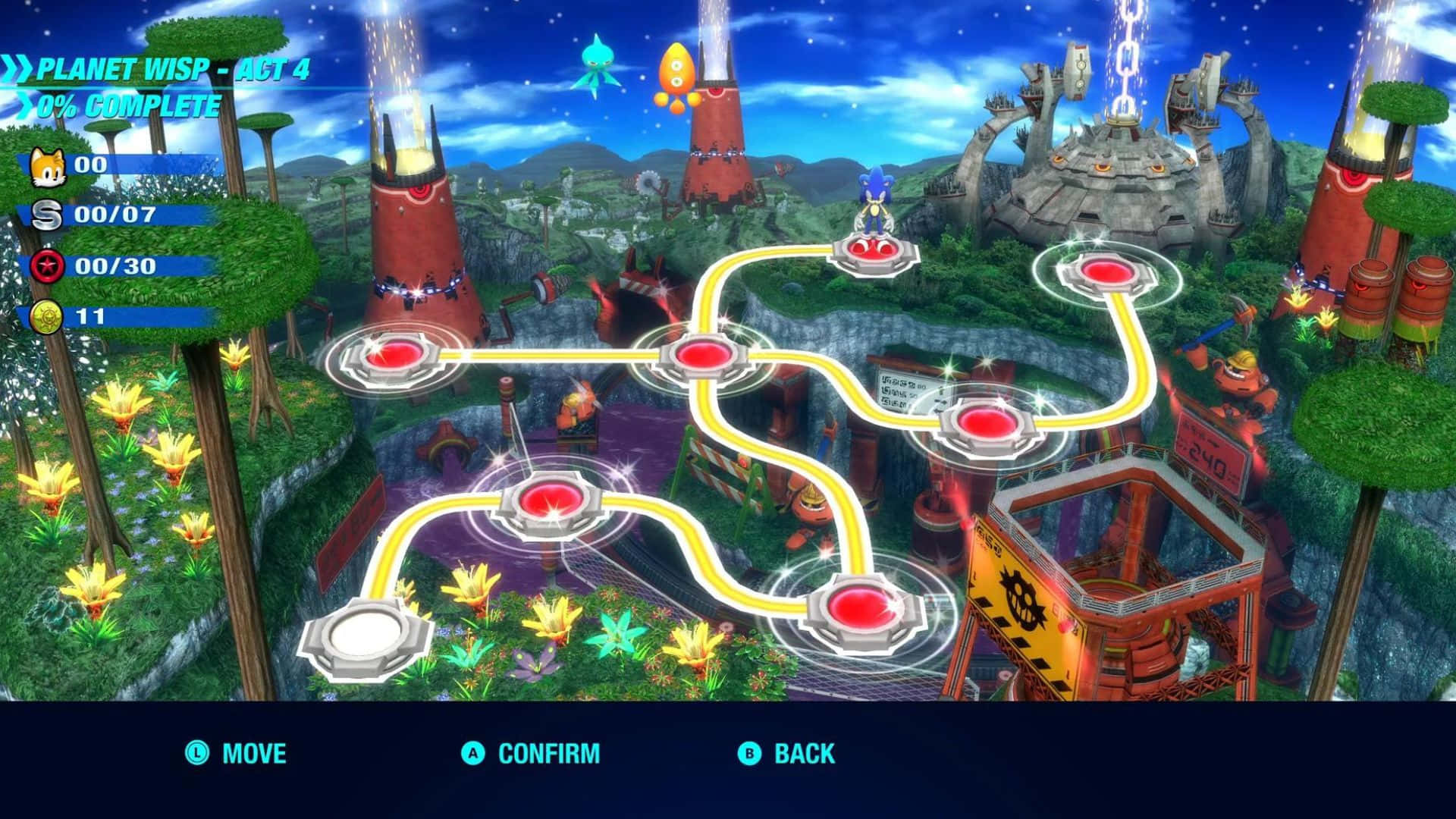This screenshot has height=819, width=1456.
Task: Select the level node Sonic is standing on
Action: tap(874, 249)
